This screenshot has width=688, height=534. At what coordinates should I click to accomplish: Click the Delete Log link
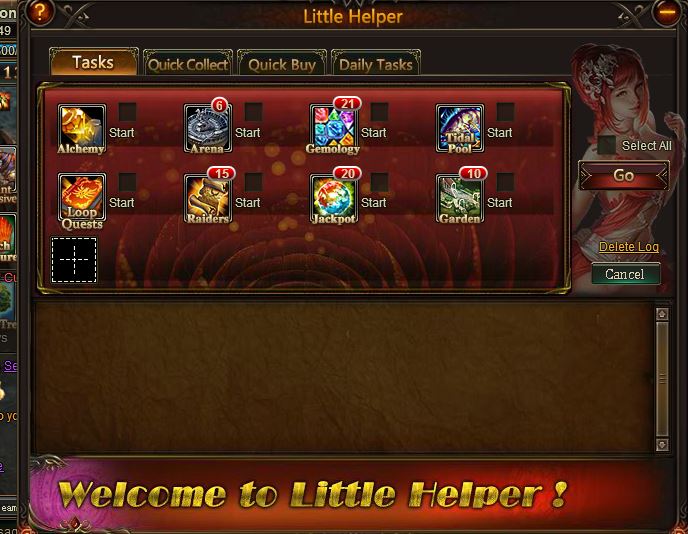(x=629, y=247)
